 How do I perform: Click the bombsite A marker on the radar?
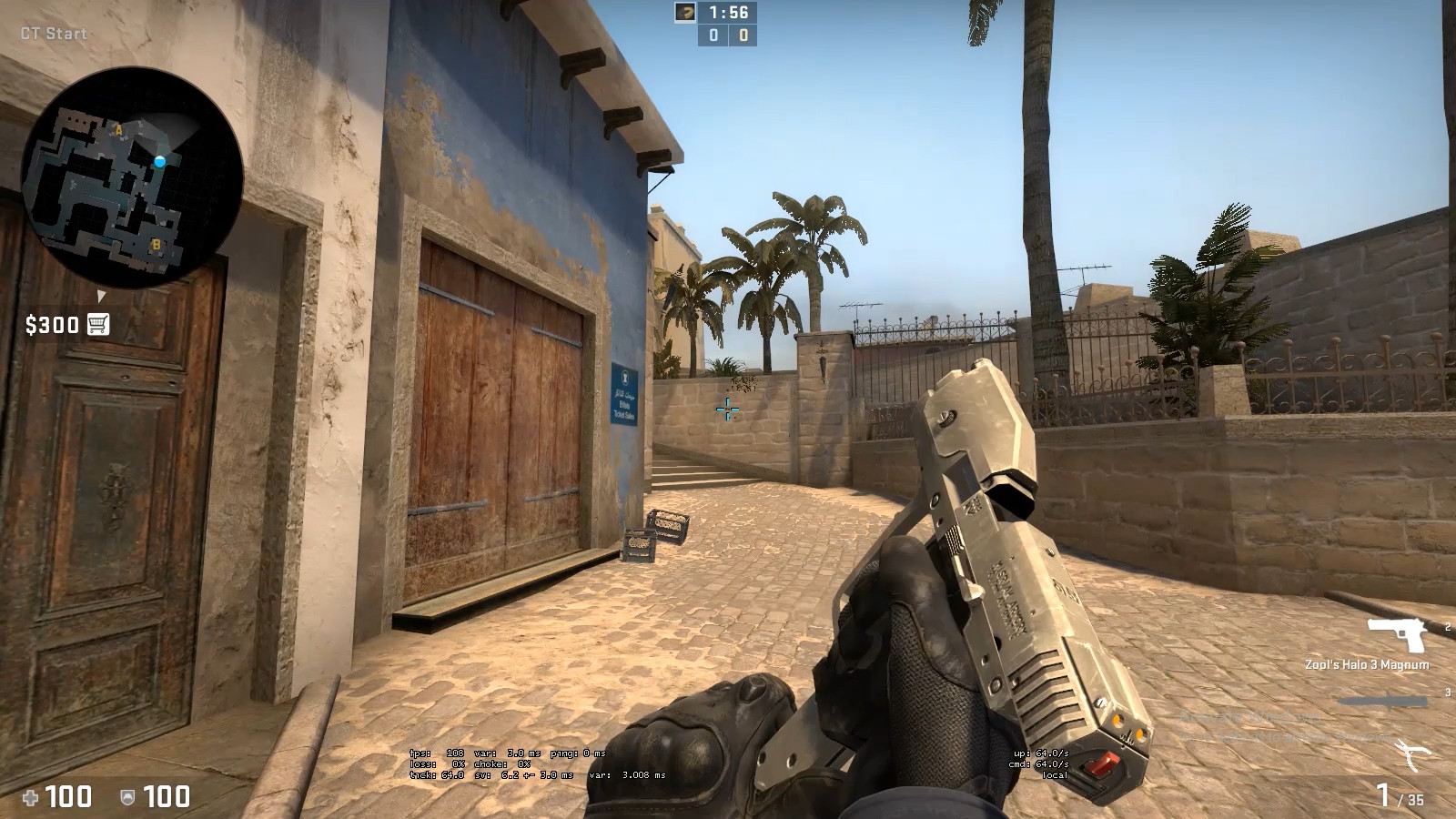[116, 130]
